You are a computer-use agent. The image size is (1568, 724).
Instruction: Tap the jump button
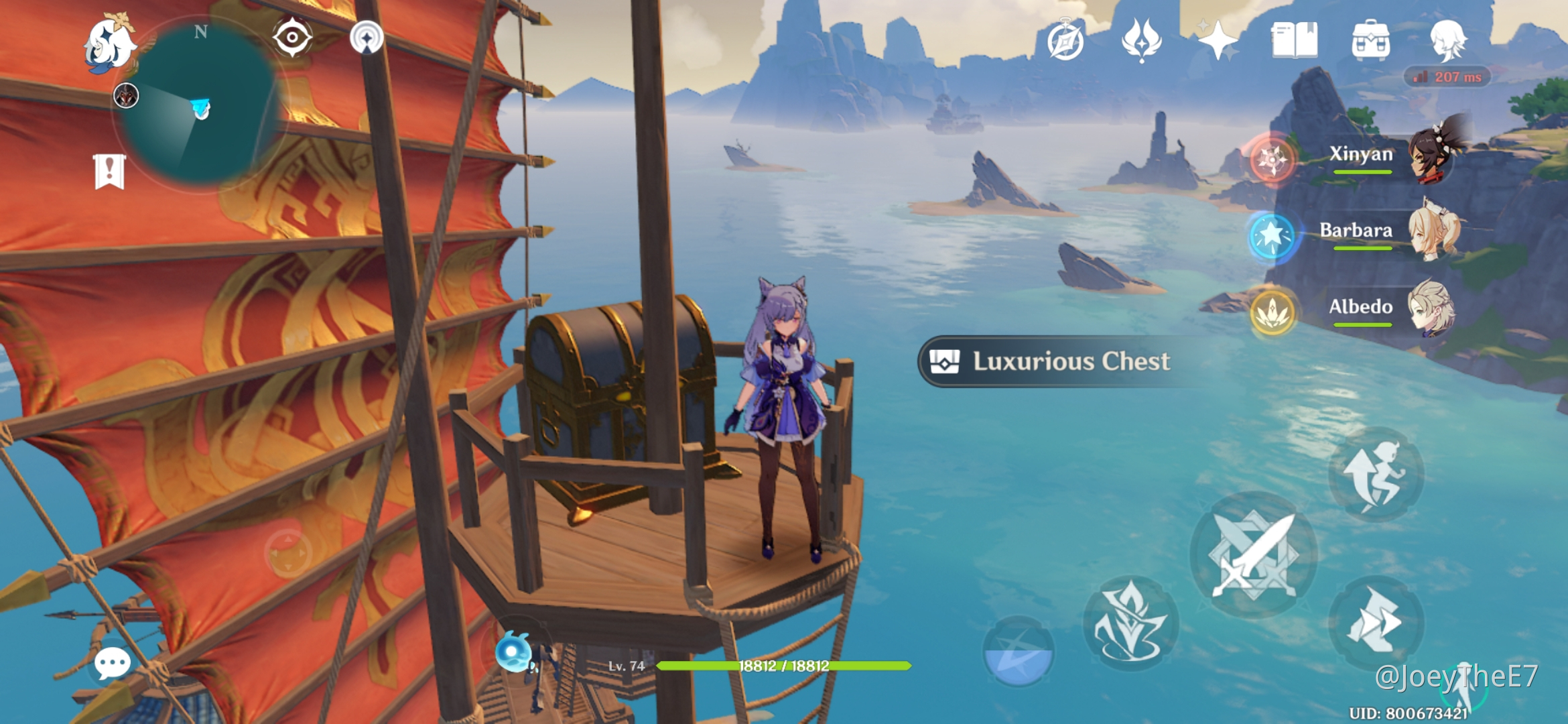(x=1375, y=475)
